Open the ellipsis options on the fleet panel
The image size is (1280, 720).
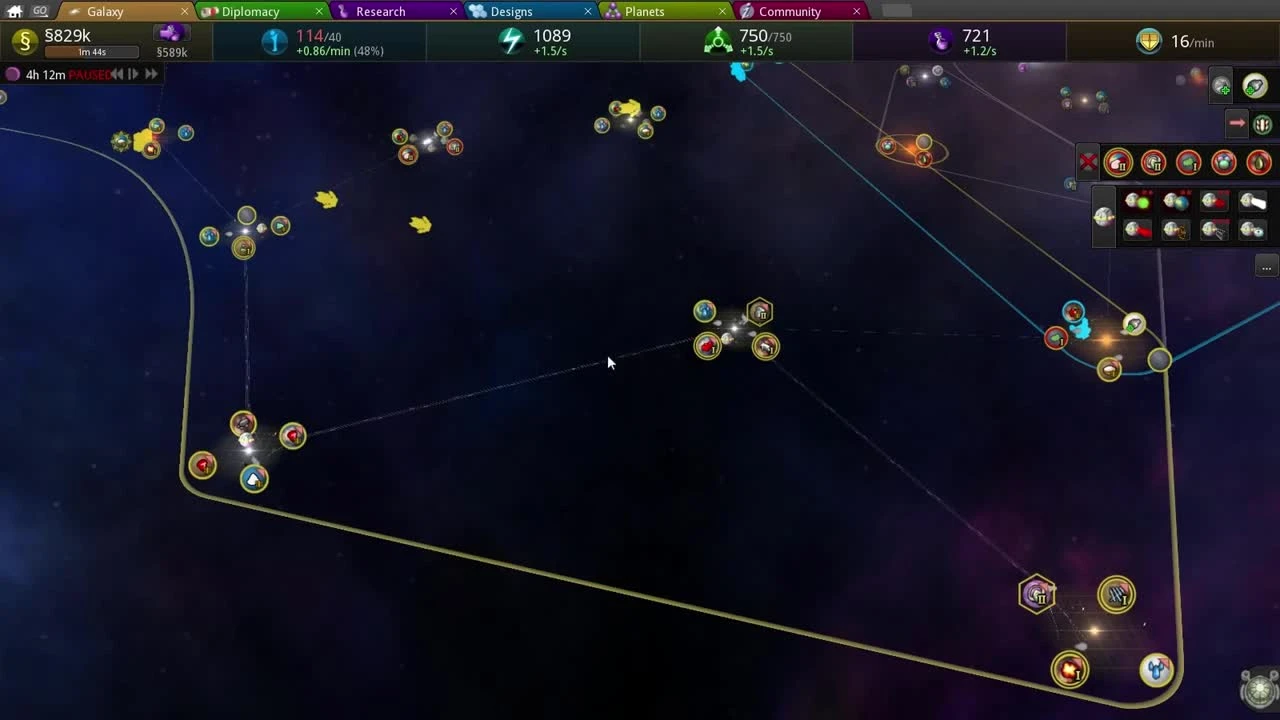coord(1265,267)
